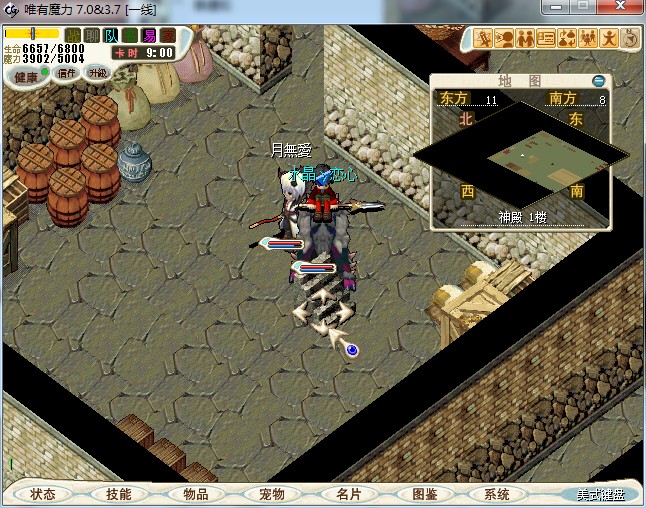Toggle the 聊 chat mode switch
The width and height of the screenshot is (646, 508).
(93, 35)
